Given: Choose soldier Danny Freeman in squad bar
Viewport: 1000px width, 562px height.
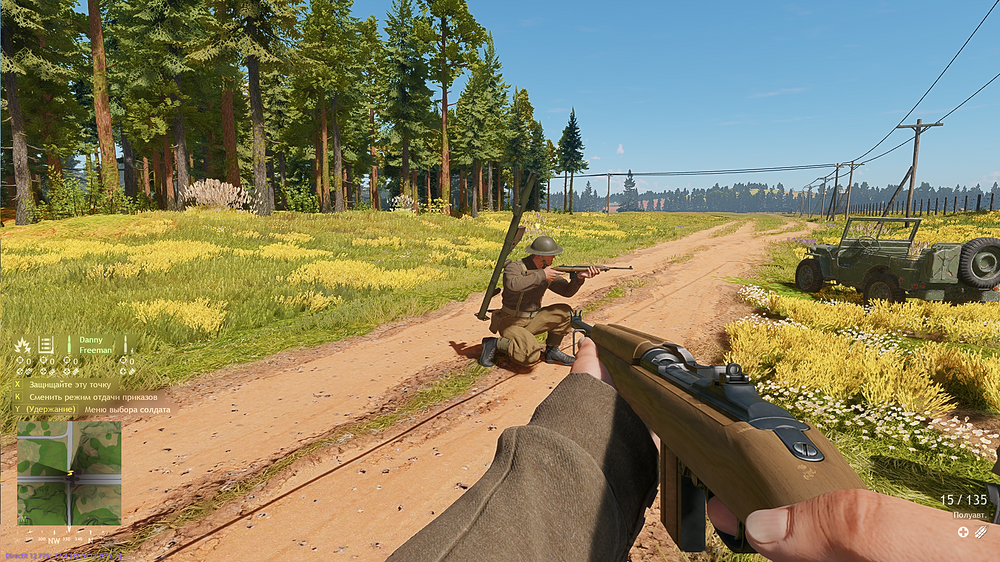Looking at the screenshot, I should (x=95, y=346).
